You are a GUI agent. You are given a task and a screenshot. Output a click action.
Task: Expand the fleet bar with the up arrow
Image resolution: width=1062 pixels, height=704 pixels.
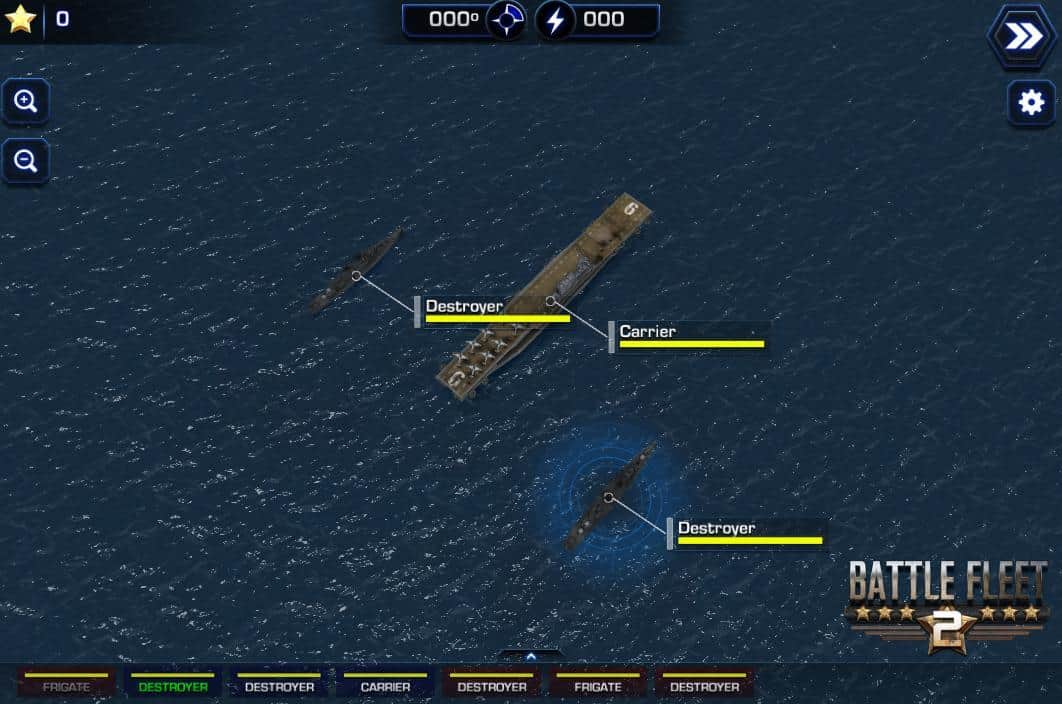pos(531,656)
